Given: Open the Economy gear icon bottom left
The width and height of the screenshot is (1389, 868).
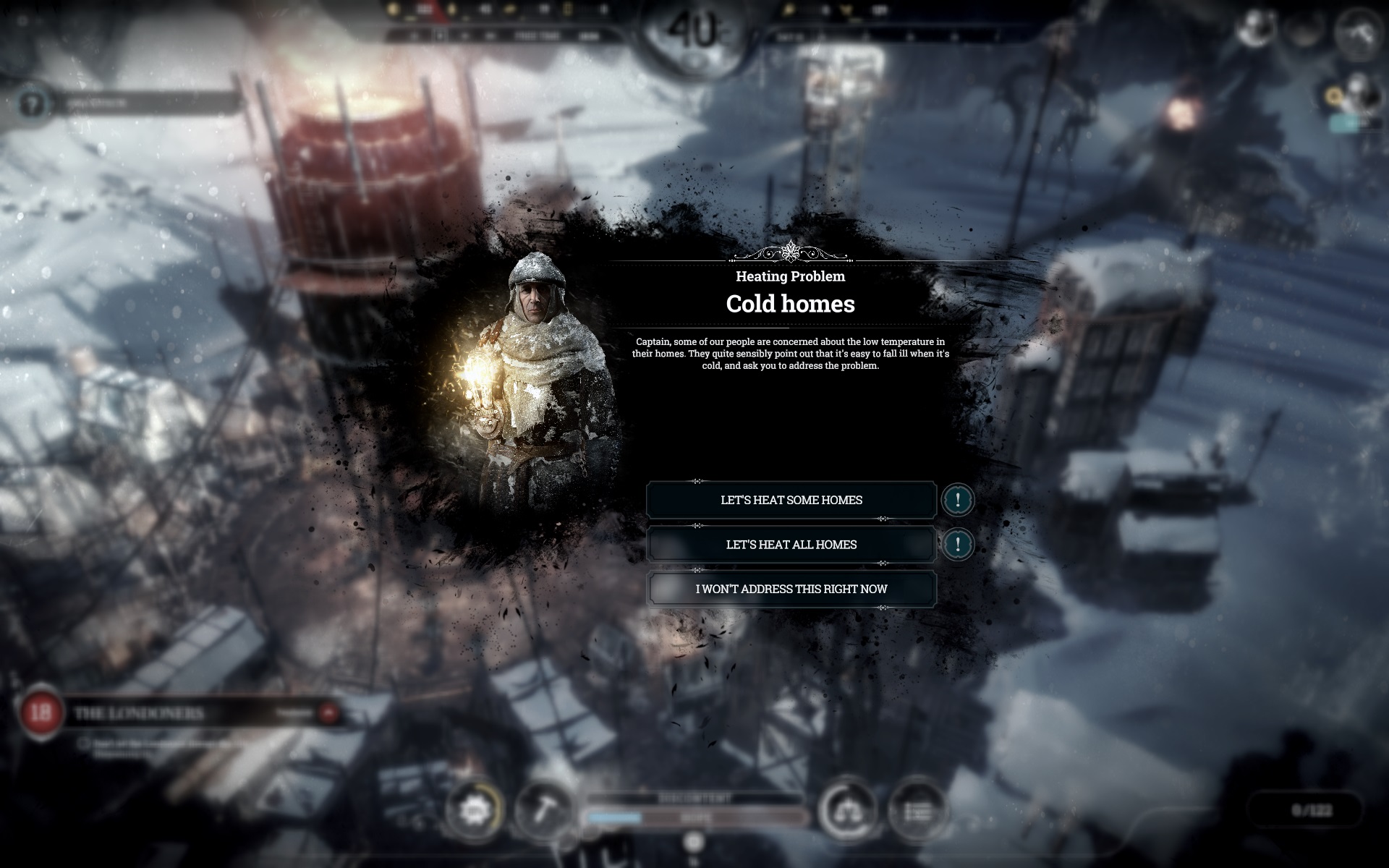Looking at the screenshot, I should tap(474, 807).
